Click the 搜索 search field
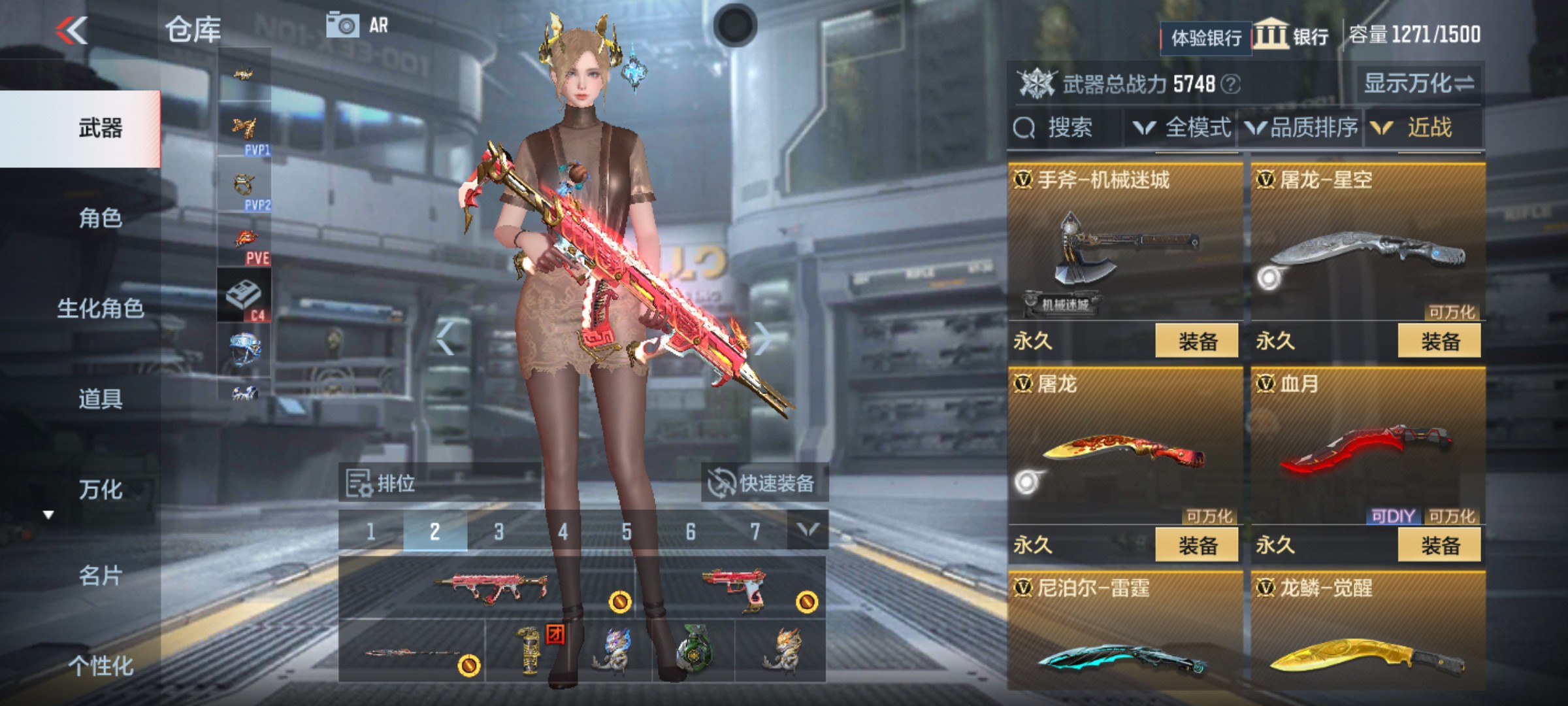This screenshot has width=1568, height=706. 1066,127
